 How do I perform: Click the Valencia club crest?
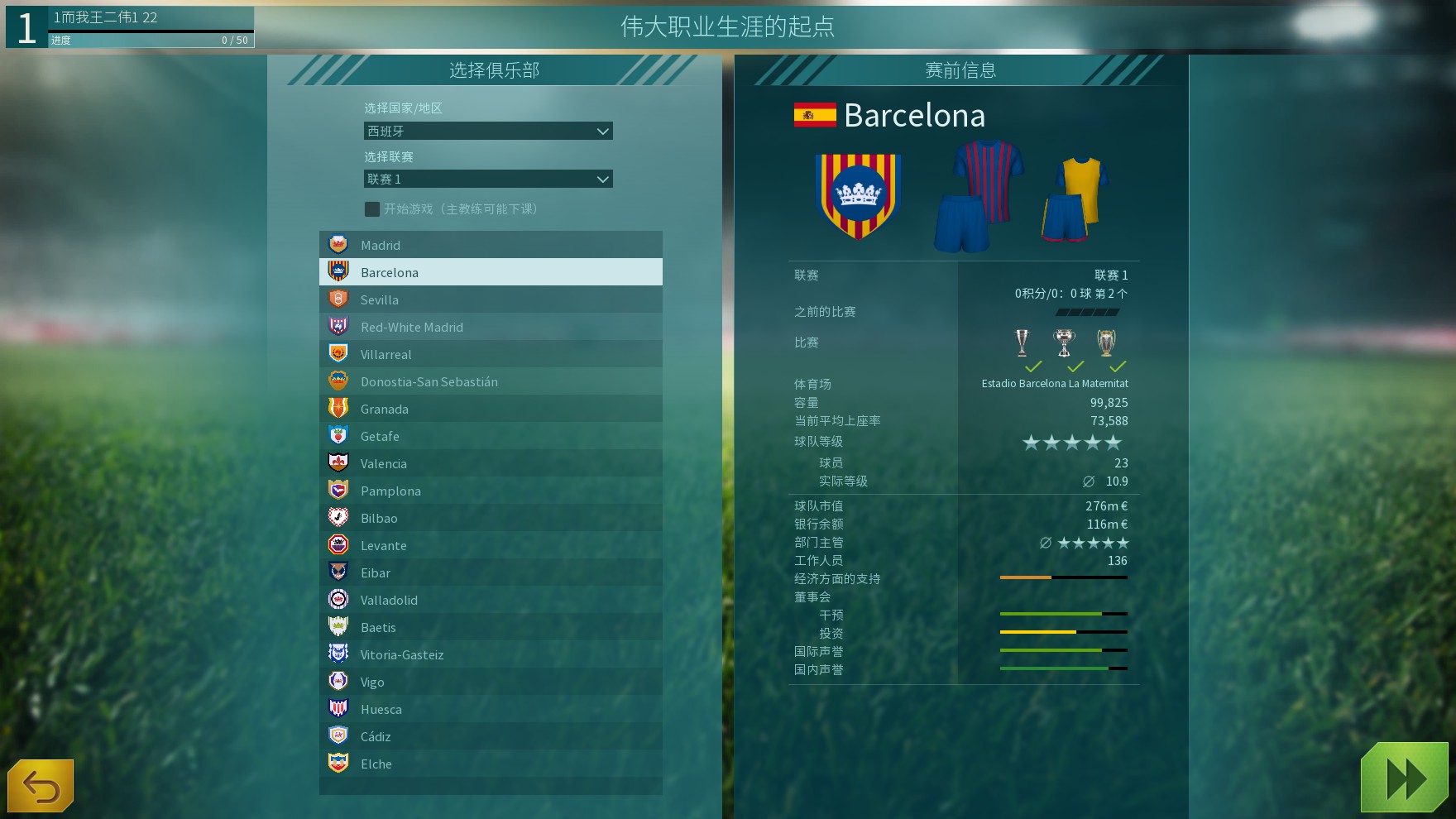(x=339, y=462)
